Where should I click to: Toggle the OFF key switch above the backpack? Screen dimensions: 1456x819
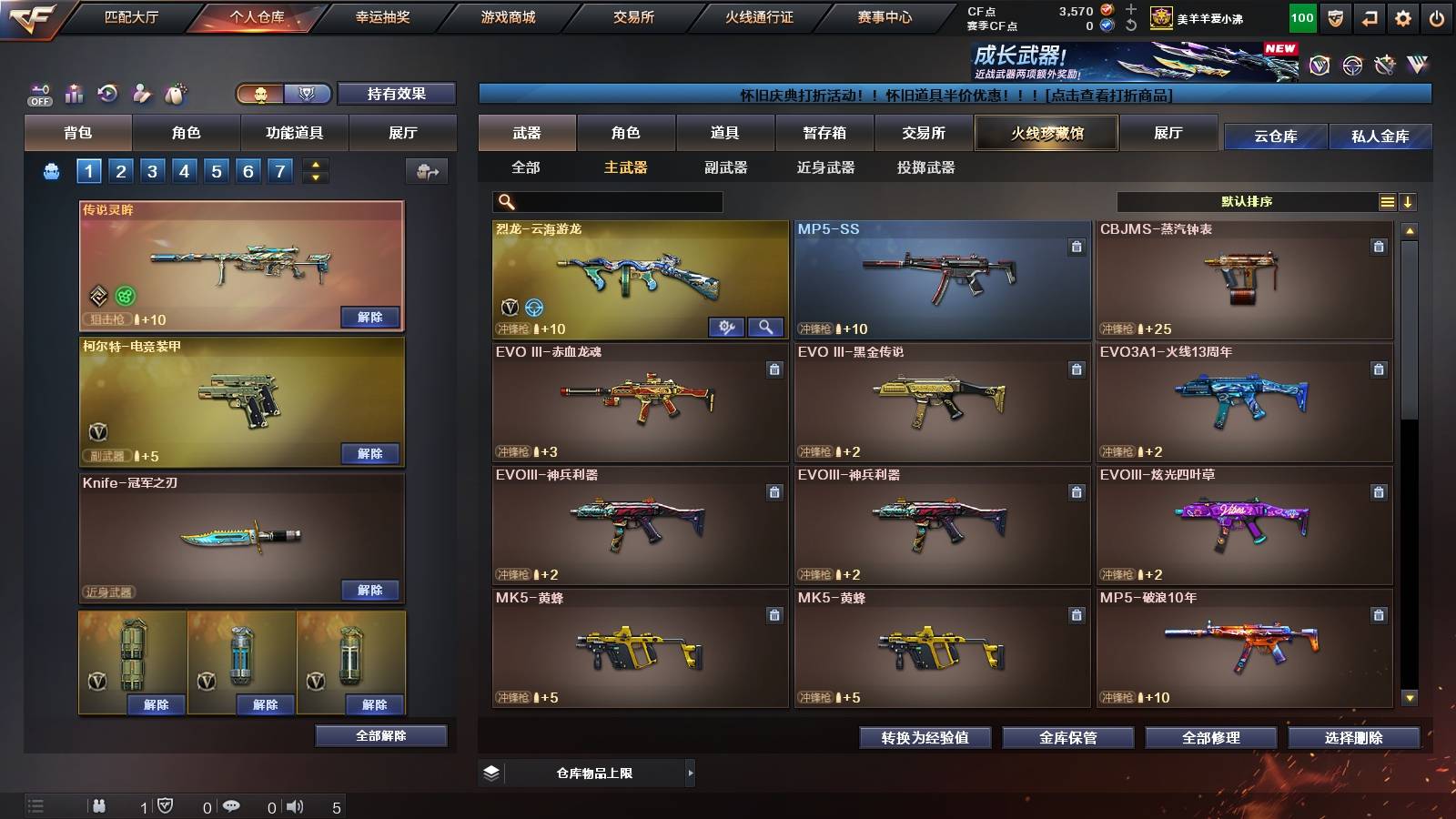point(39,96)
